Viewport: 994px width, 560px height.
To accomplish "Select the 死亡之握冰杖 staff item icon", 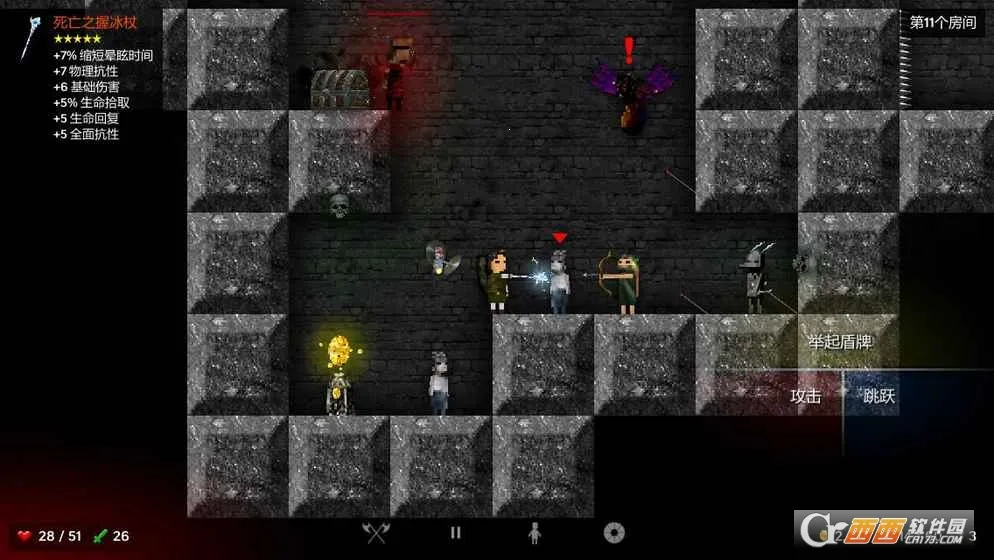I will pos(32,37).
